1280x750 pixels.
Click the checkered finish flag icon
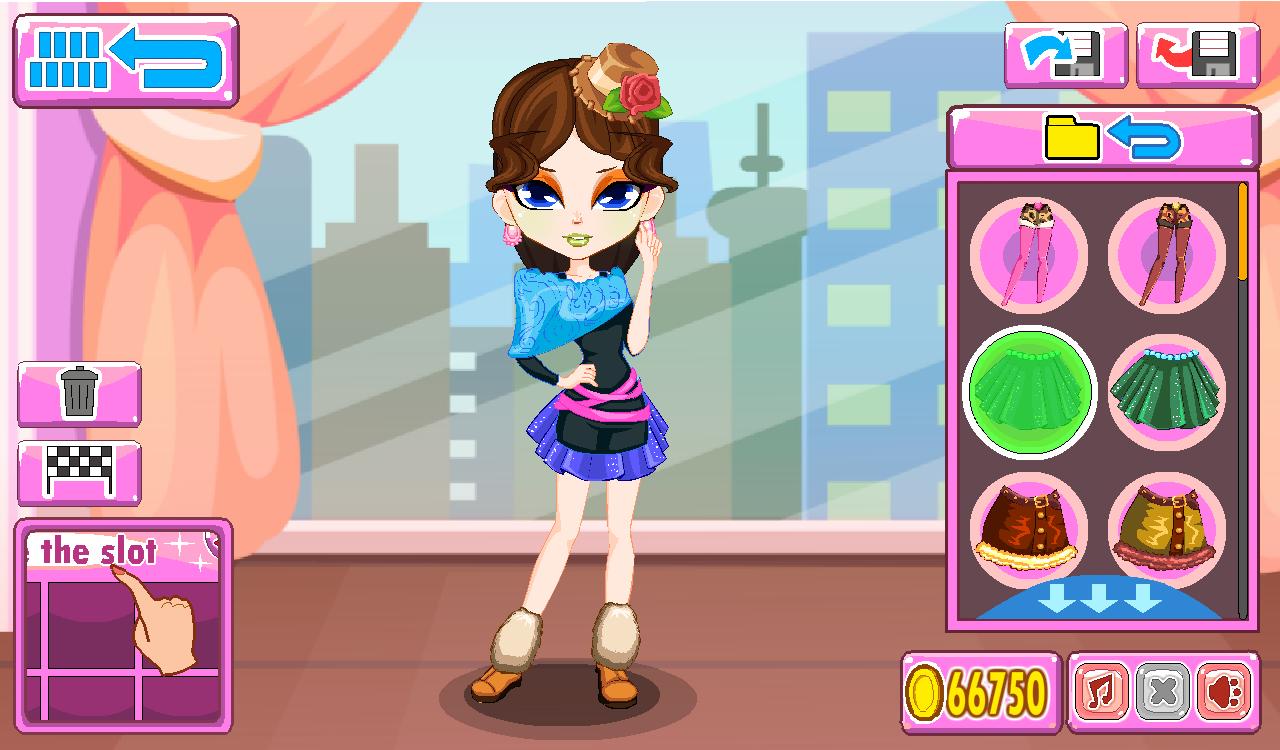pyautogui.click(x=80, y=470)
